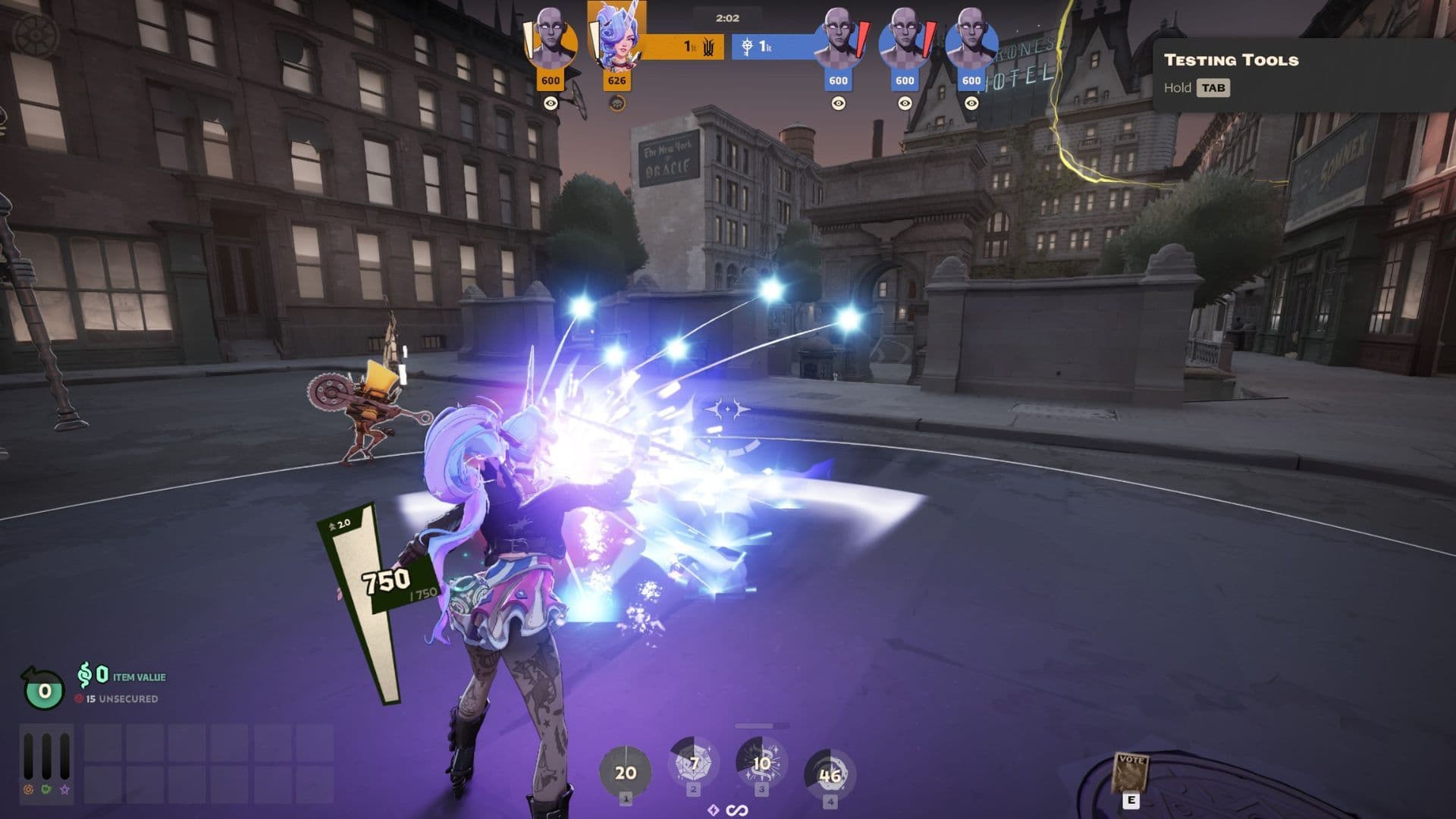Click the yellow team crest icon
Image resolution: width=1456 pixels, height=819 pixels.
pos(710,47)
